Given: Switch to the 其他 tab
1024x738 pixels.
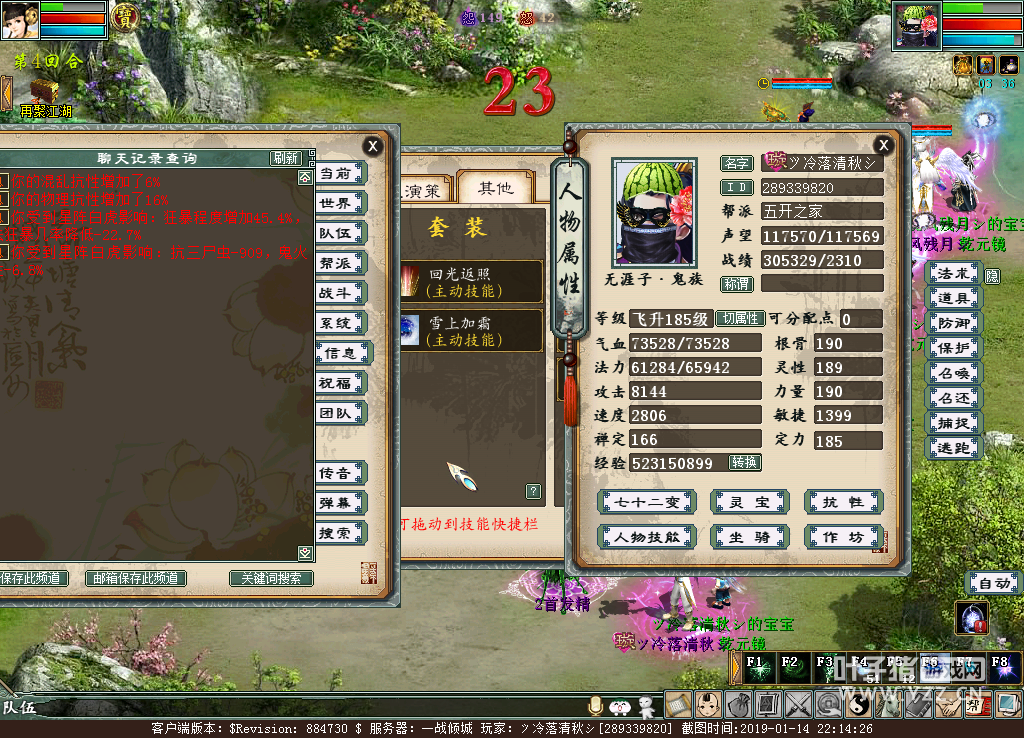Looking at the screenshot, I should (x=494, y=188).
